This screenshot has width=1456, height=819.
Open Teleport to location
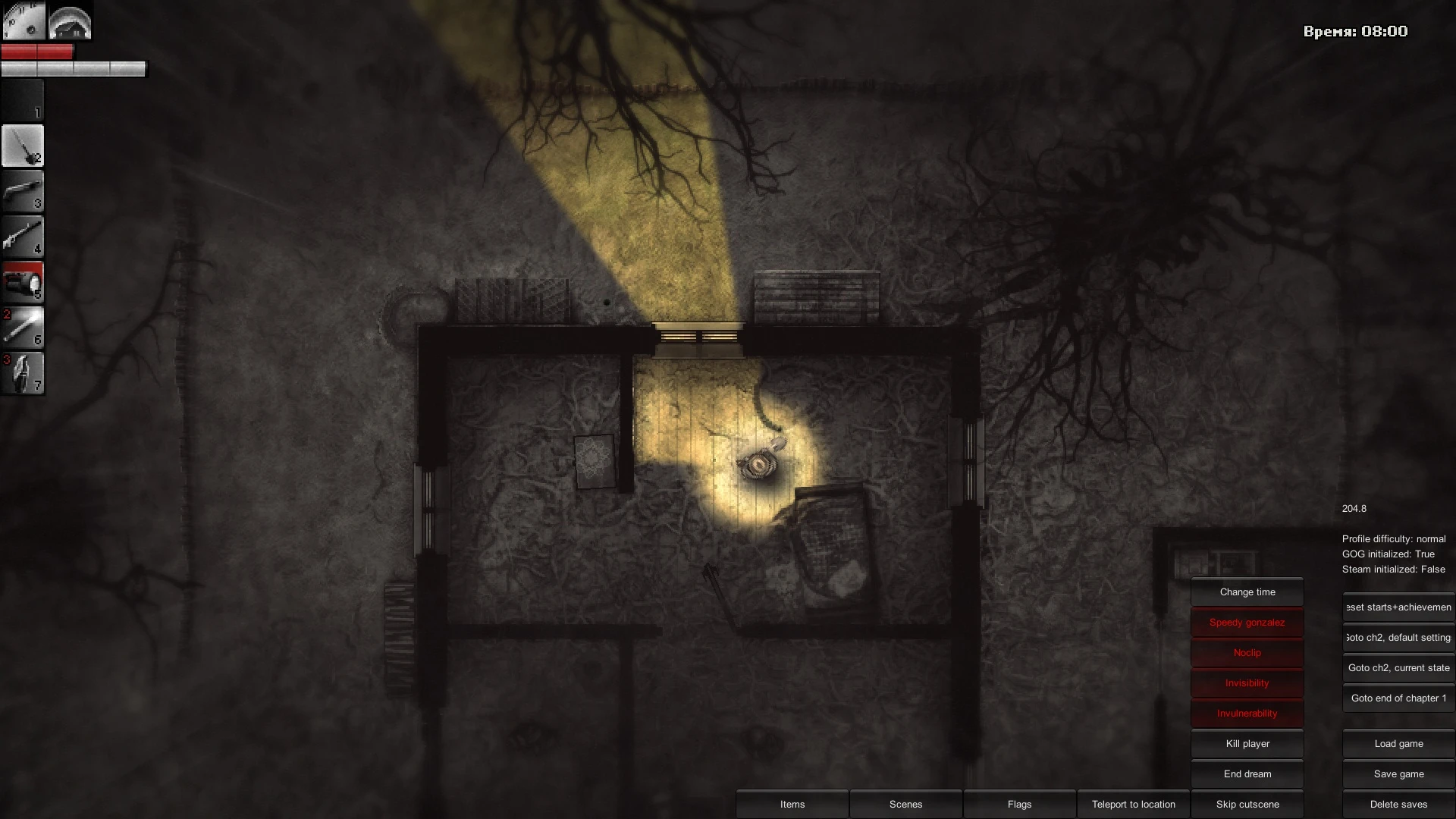pos(1133,804)
